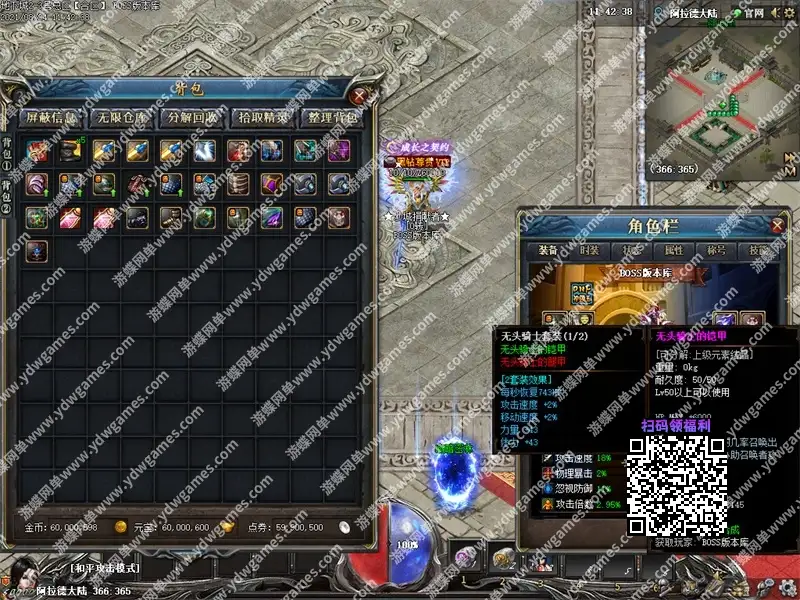Choose the 分解回收 recycle button
Viewport: 800px width, 600px height.
[192, 118]
